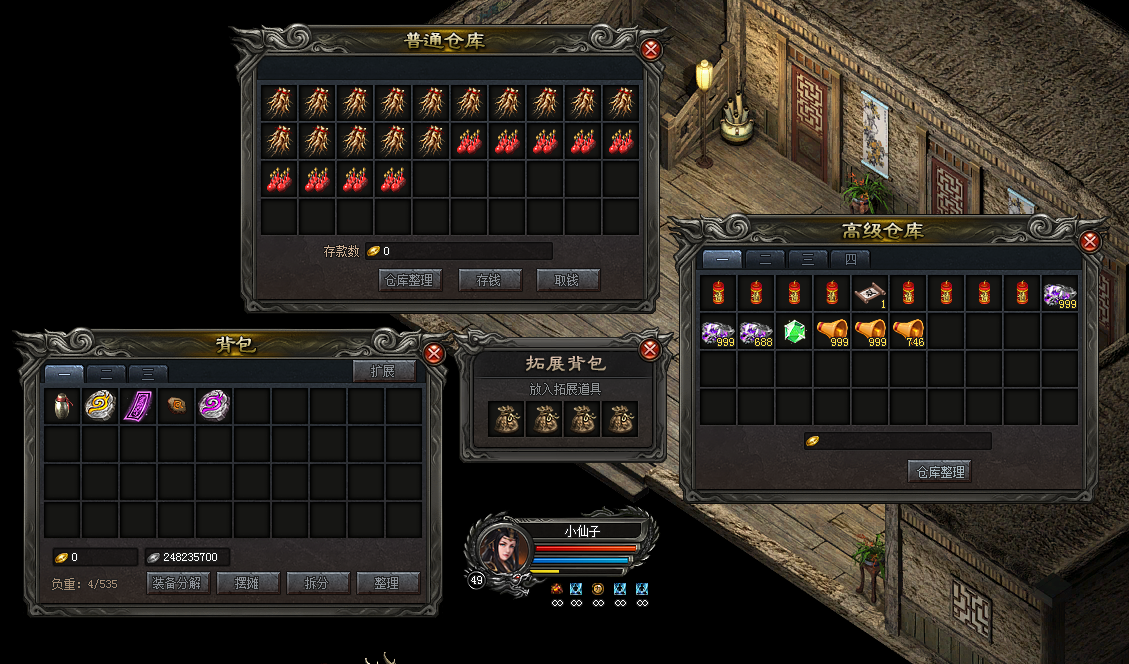1129x664 pixels.
Task: Close the 高级仓库 advanced warehouse window
Action: (x=1091, y=241)
